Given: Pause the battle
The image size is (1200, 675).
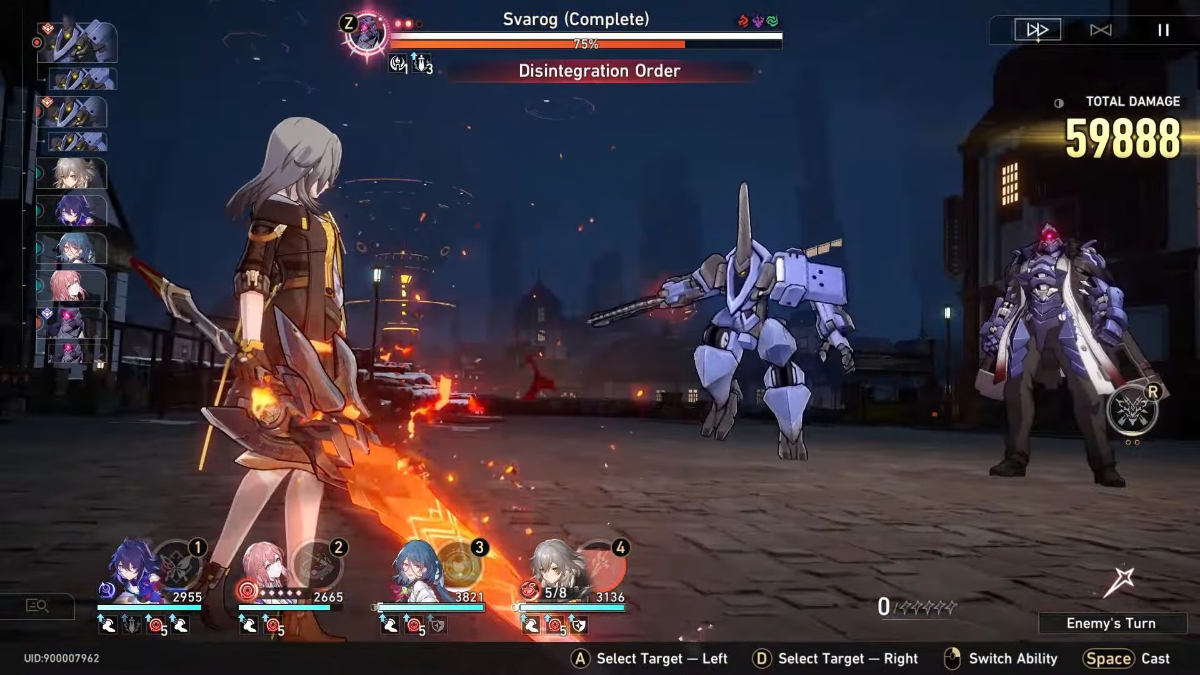Looking at the screenshot, I should coord(1163,30).
